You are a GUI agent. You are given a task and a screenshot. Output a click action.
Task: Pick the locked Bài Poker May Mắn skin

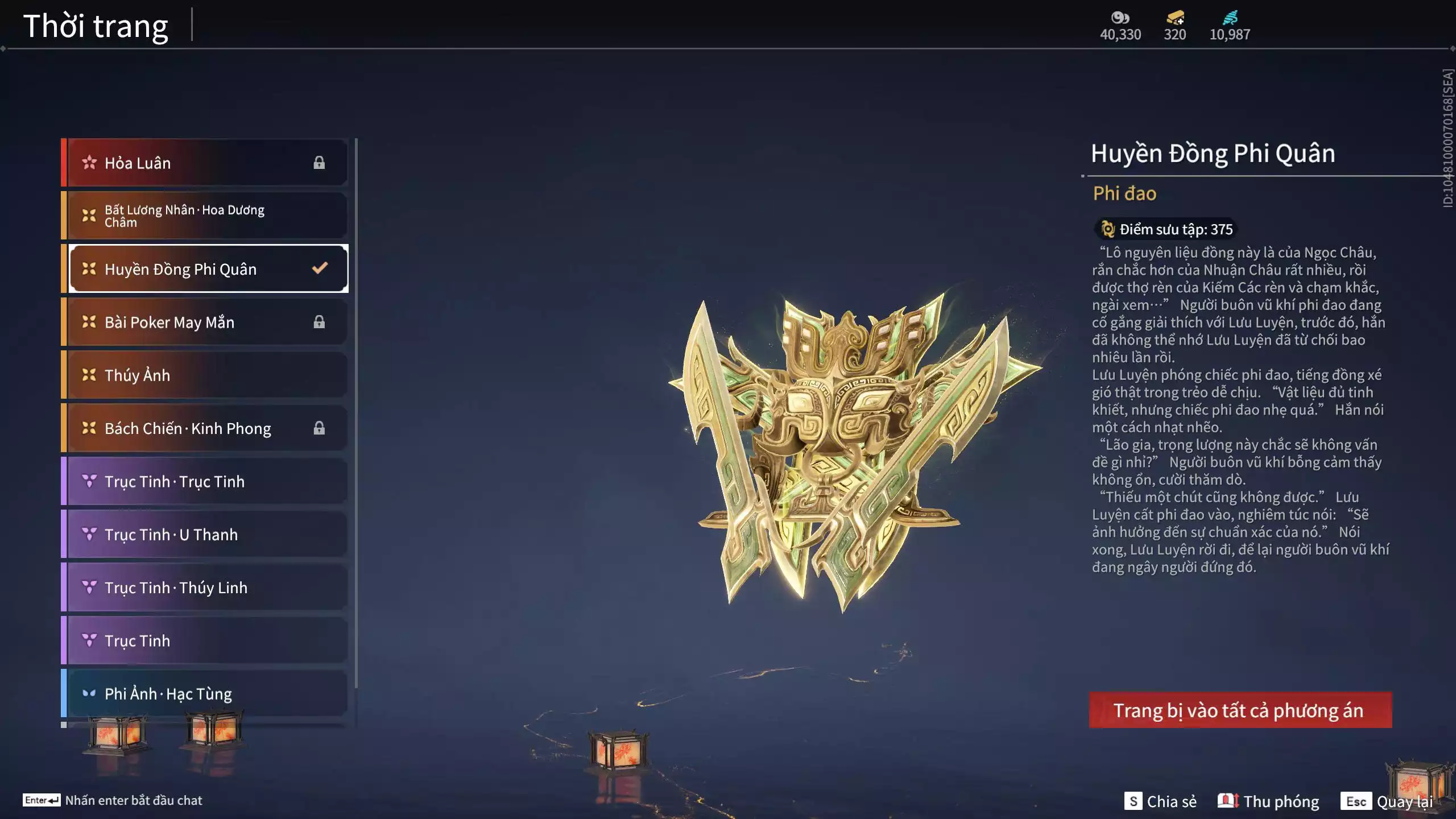click(x=205, y=322)
